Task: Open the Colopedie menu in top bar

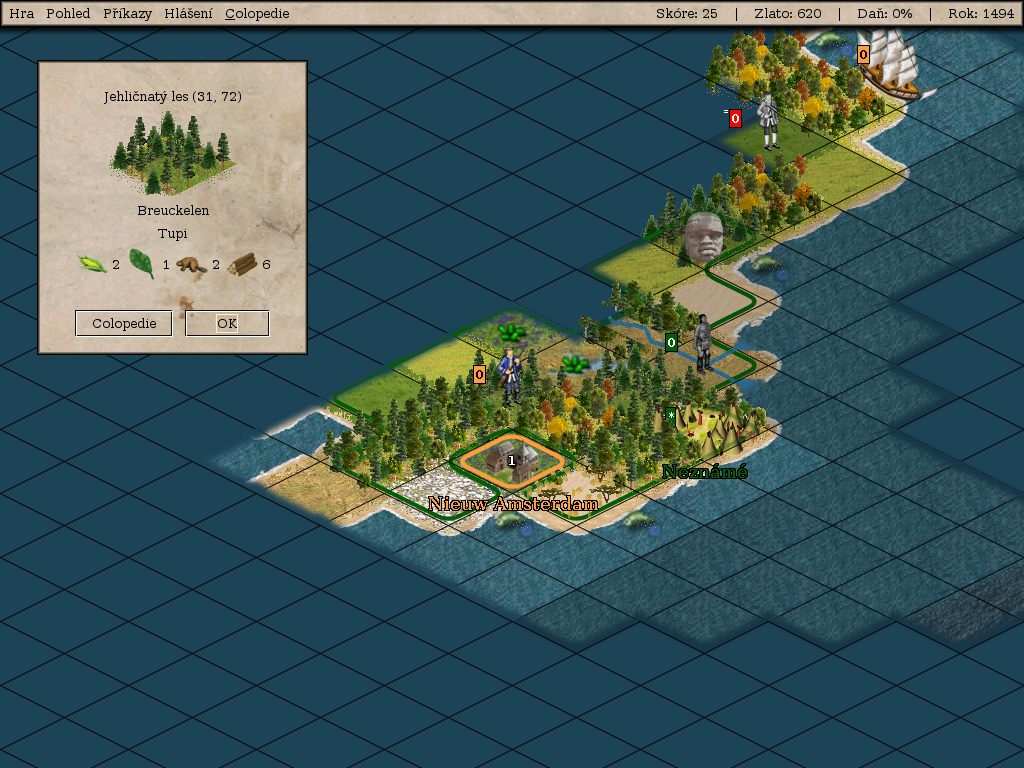Action: [x=257, y=14]
